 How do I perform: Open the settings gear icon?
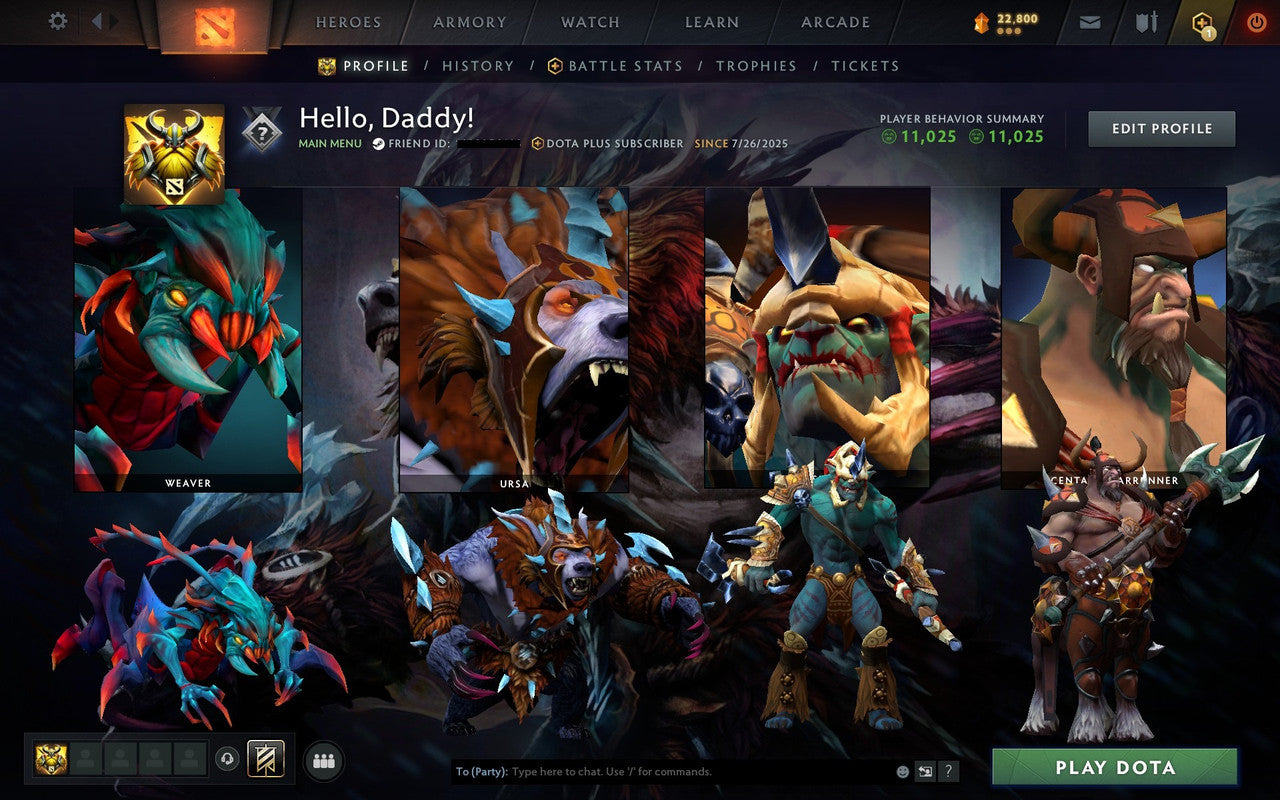tap(57, 21)
